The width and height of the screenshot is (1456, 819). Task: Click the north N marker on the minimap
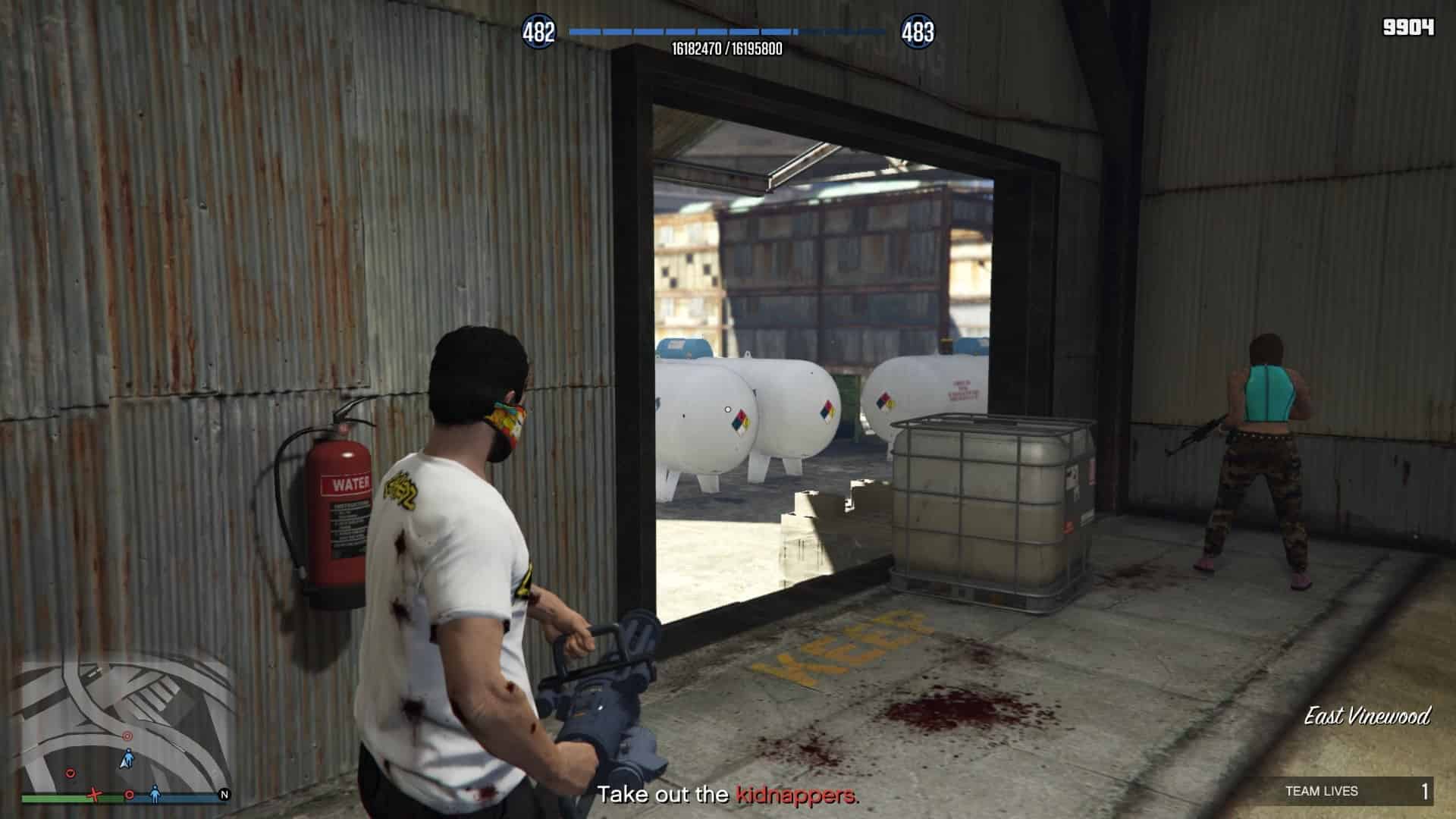224,795
